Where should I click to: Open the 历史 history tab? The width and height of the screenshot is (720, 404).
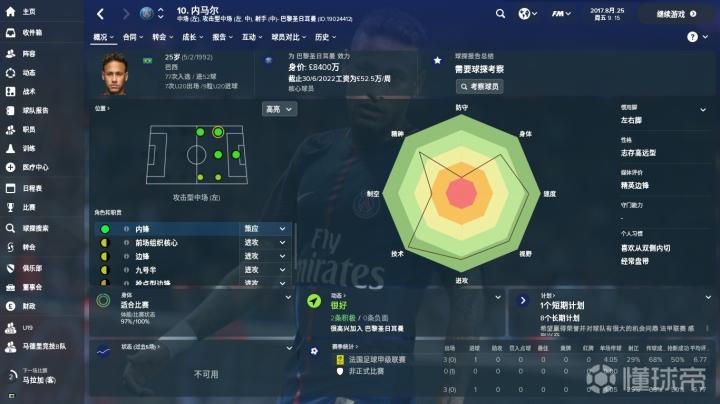pos(321,36)
